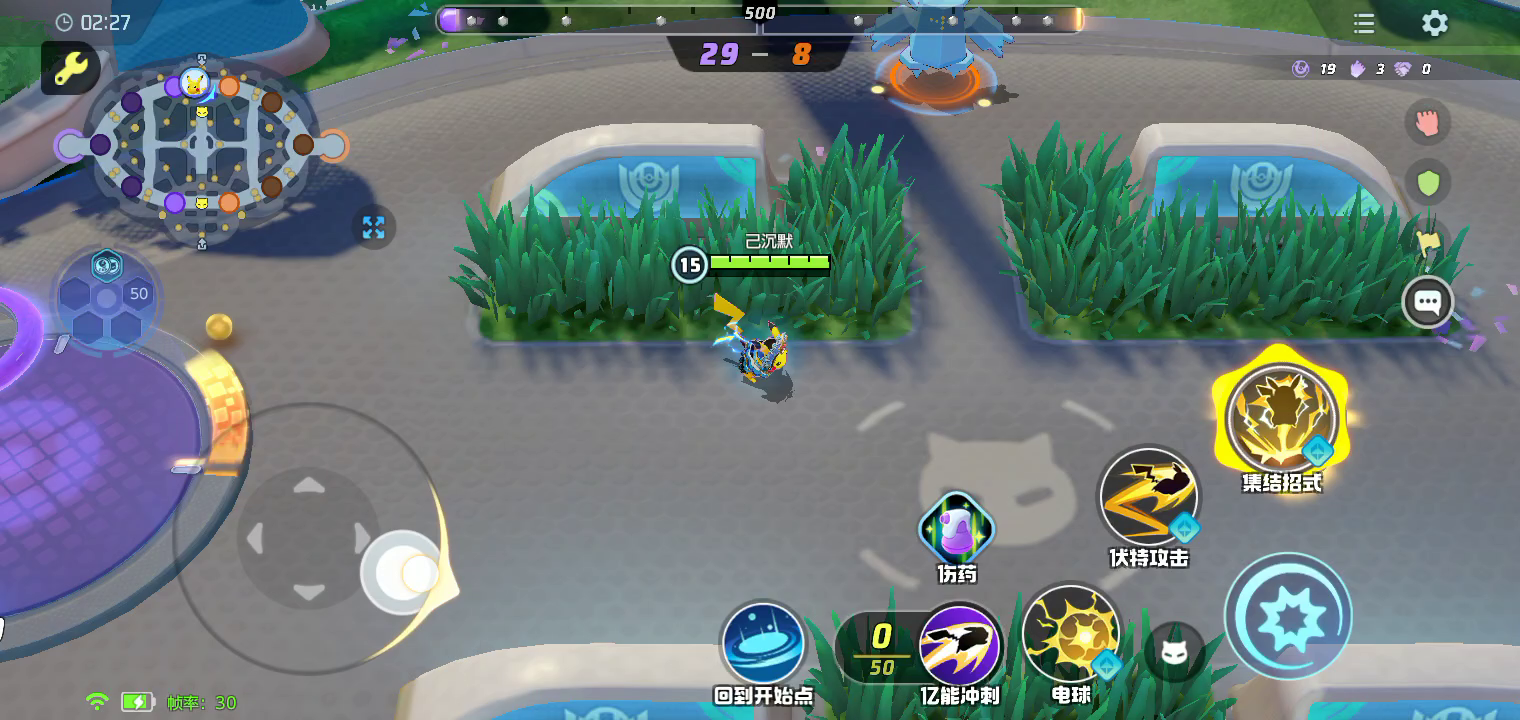This screenshot has height=720, width=1520.
Task: Open the settings gear menu
Action: click(x=1435, y=24)
